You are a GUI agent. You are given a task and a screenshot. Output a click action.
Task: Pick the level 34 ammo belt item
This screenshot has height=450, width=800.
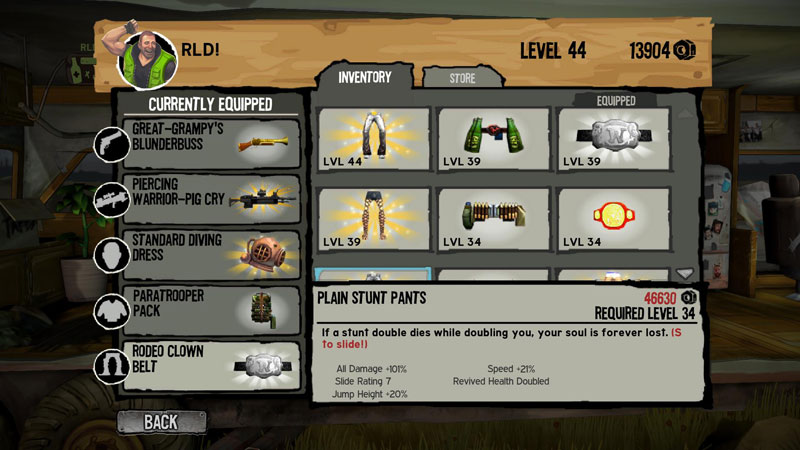coord(493,219)
